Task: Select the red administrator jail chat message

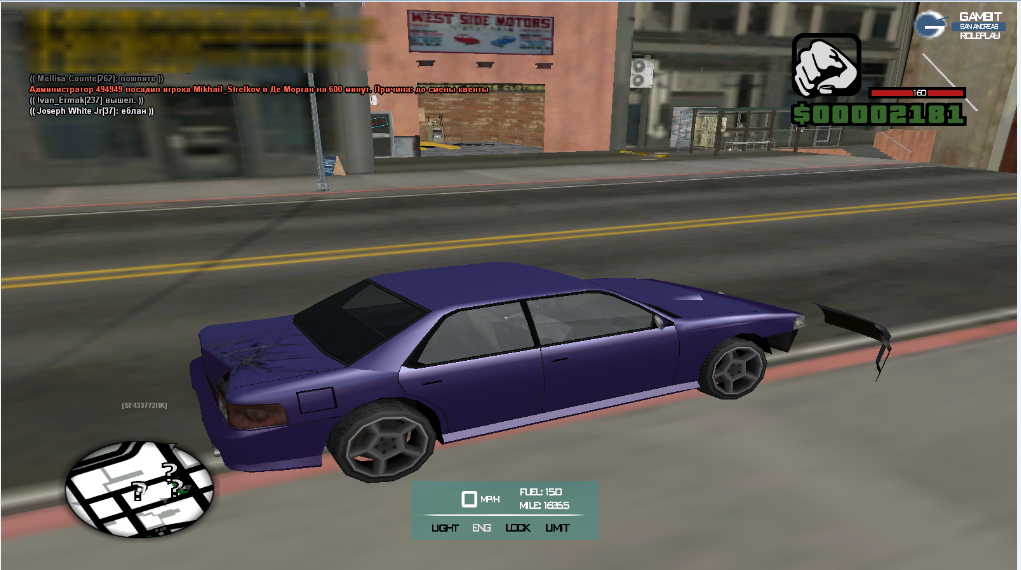Action: (259, 89)
